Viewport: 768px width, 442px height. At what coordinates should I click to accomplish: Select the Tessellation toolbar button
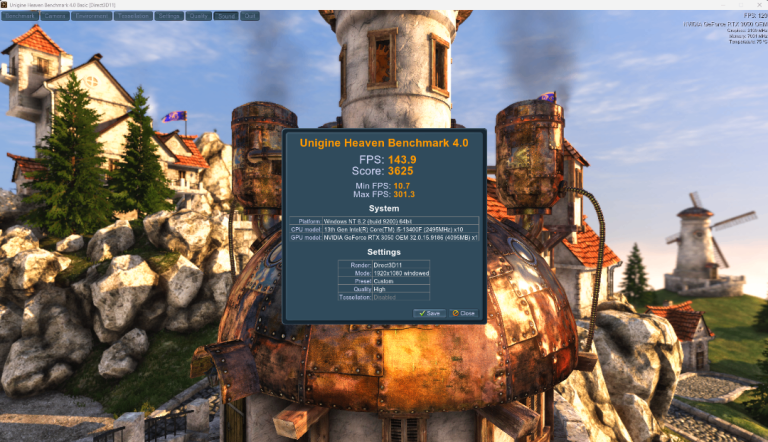[133, 16]
